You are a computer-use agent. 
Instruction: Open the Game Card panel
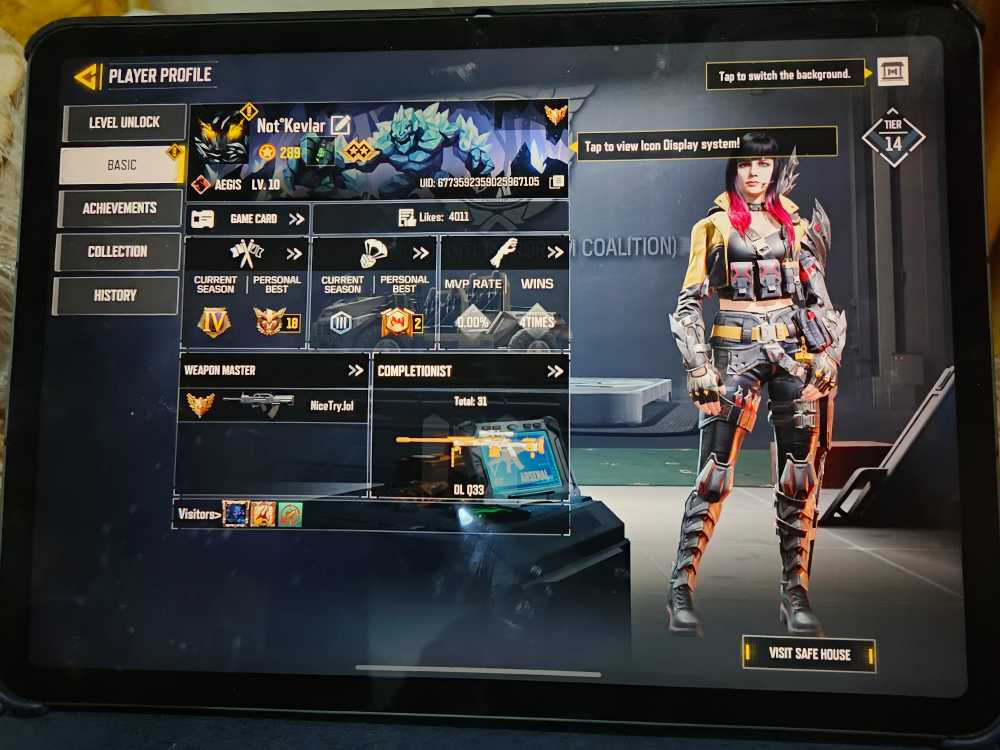tap(248, 218)
